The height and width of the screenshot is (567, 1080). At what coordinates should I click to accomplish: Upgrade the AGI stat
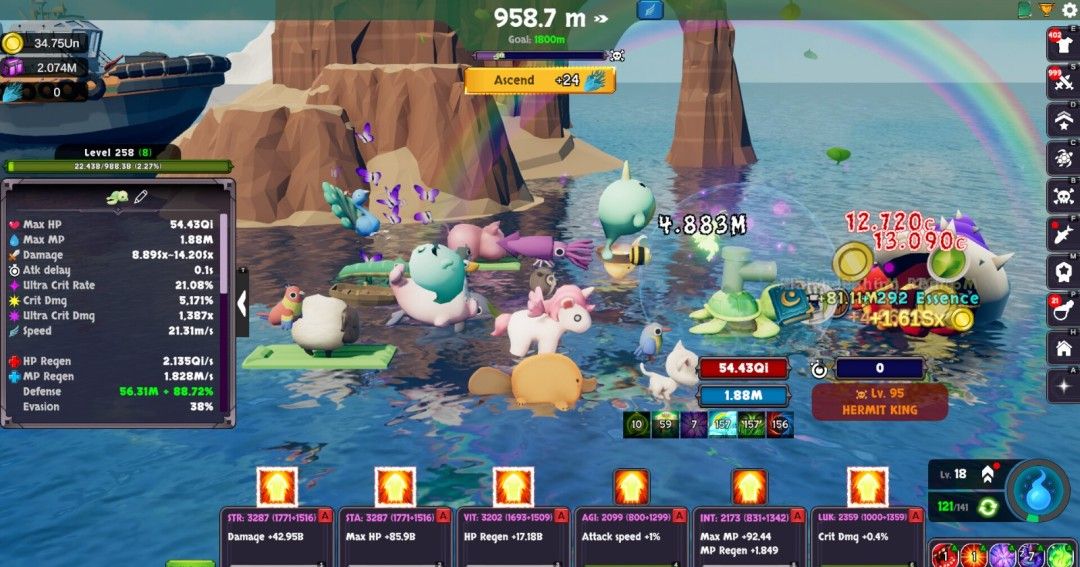pyautogui.click(x=632, y=487)
